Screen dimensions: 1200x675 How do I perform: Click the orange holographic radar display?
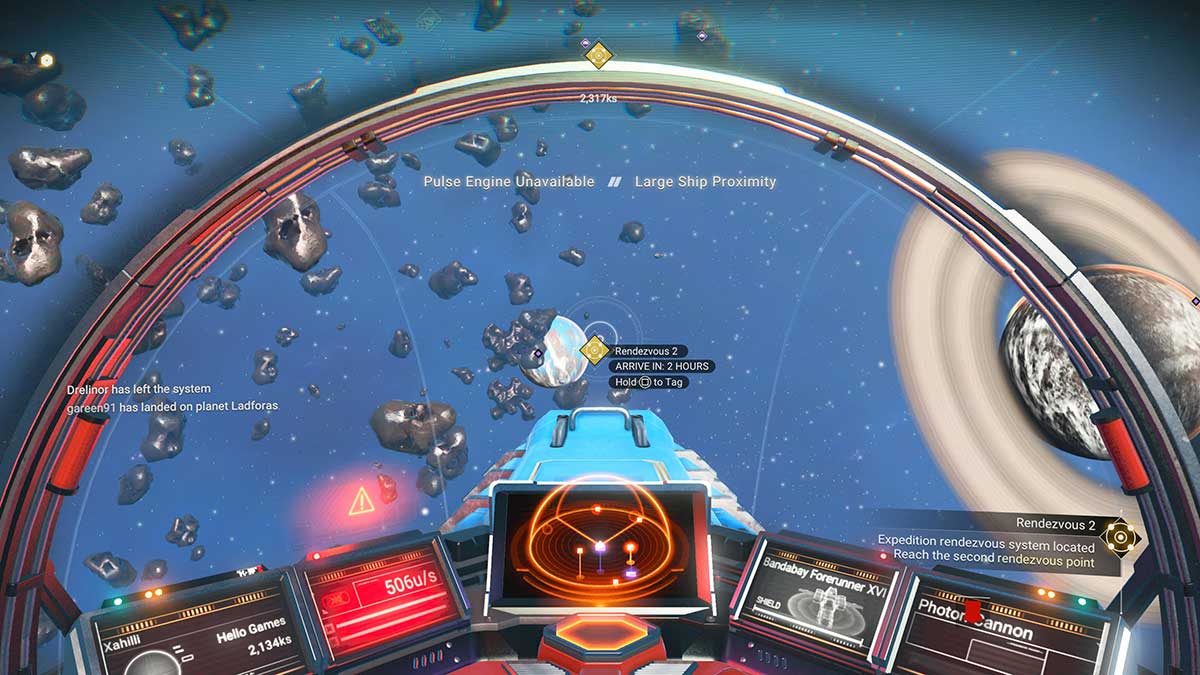coord(599,543)
